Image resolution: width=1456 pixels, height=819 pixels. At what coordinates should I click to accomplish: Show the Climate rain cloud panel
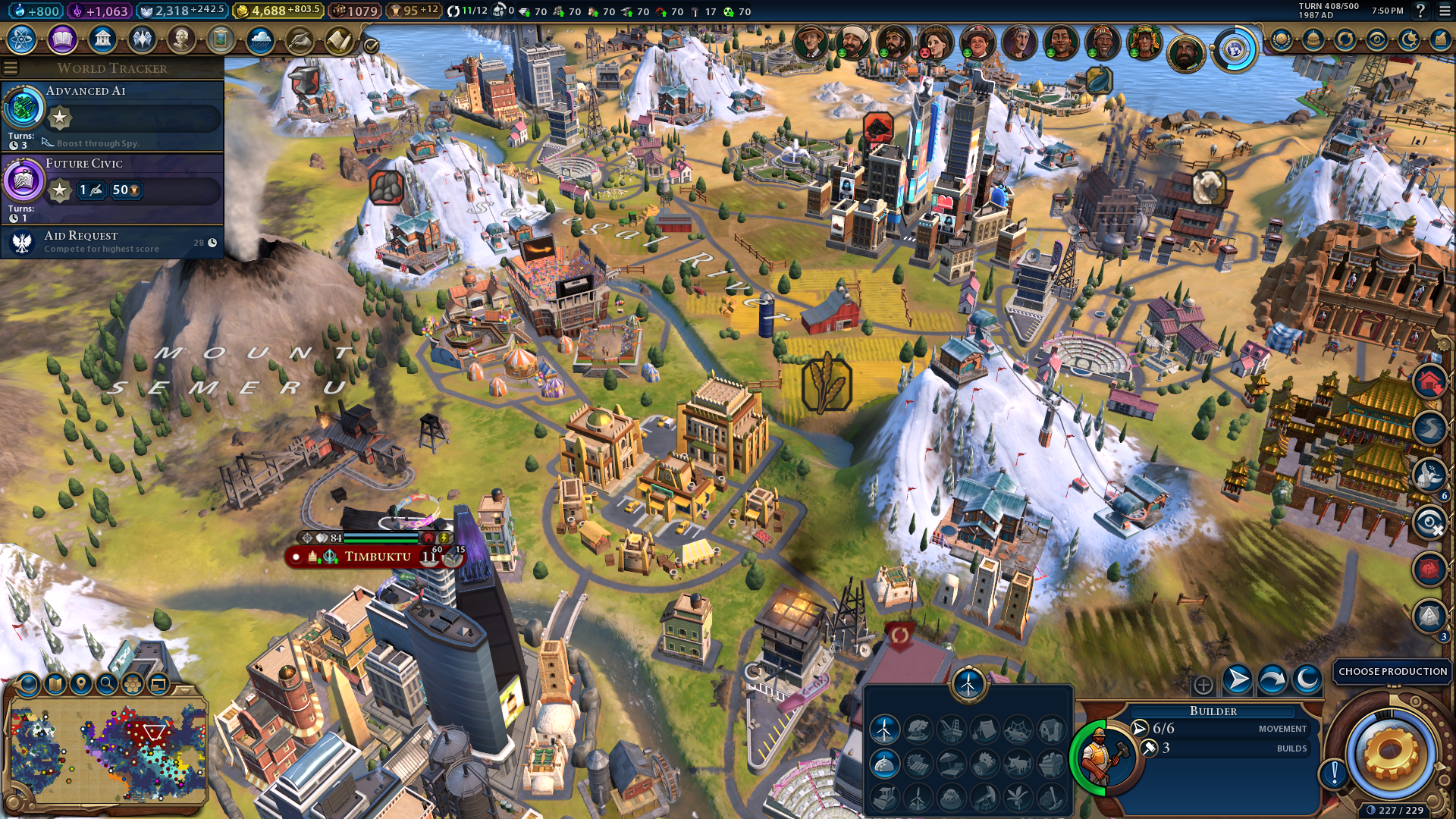tap(260, 39)
